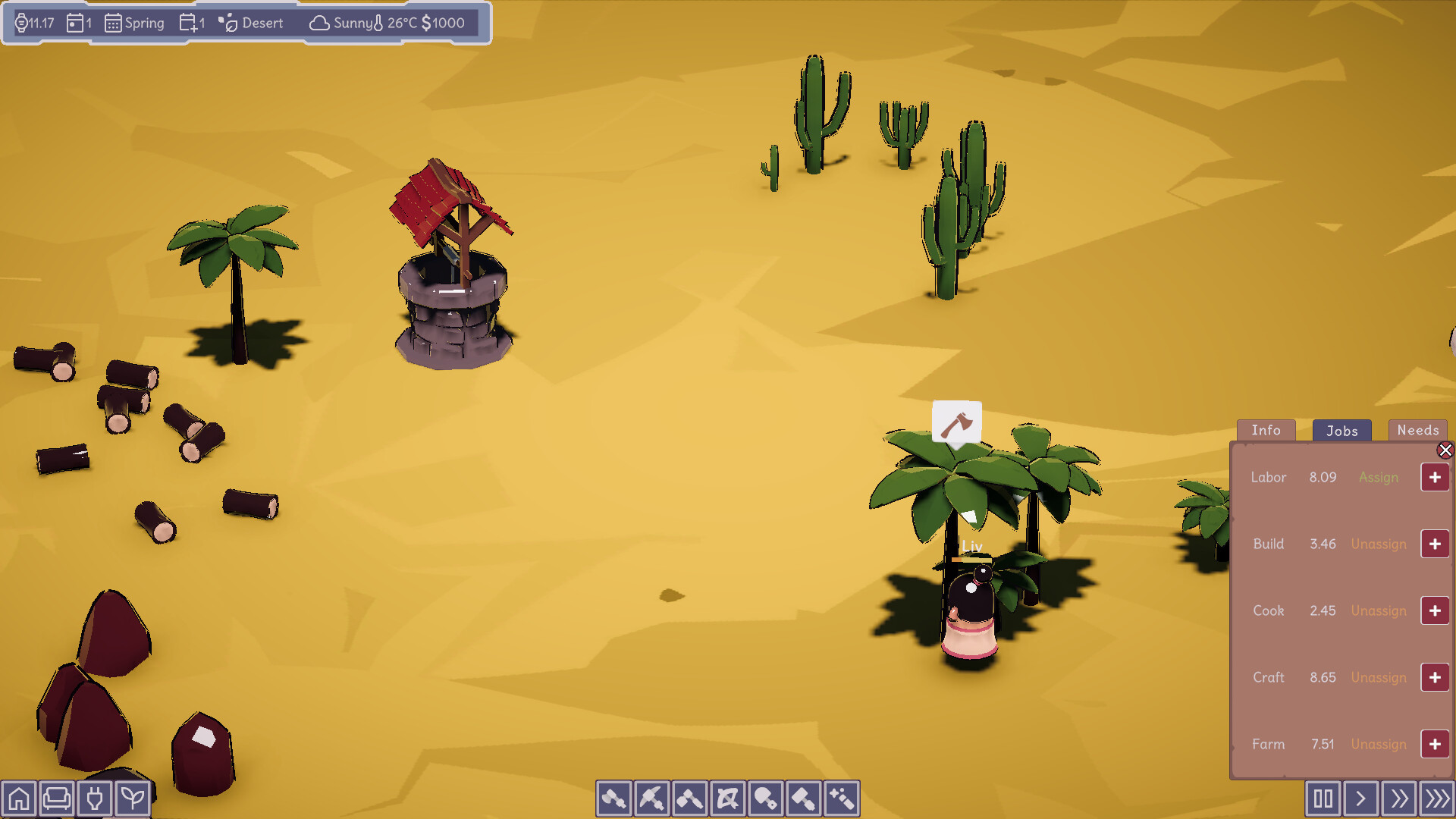Increase Farm priority with plus button

tap(1435, 744)
